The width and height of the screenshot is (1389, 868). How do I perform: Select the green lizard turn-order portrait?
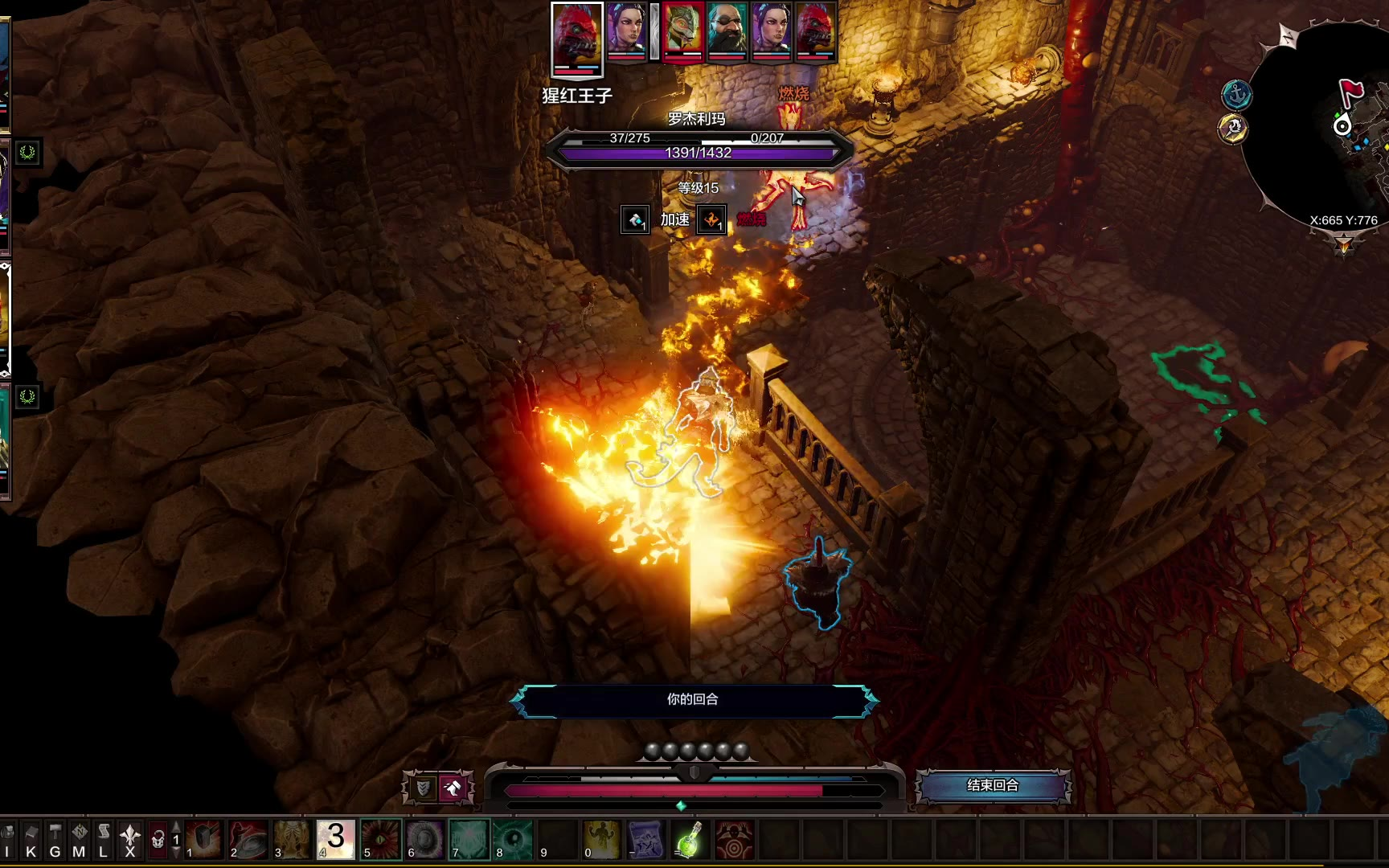click(681, 32)
